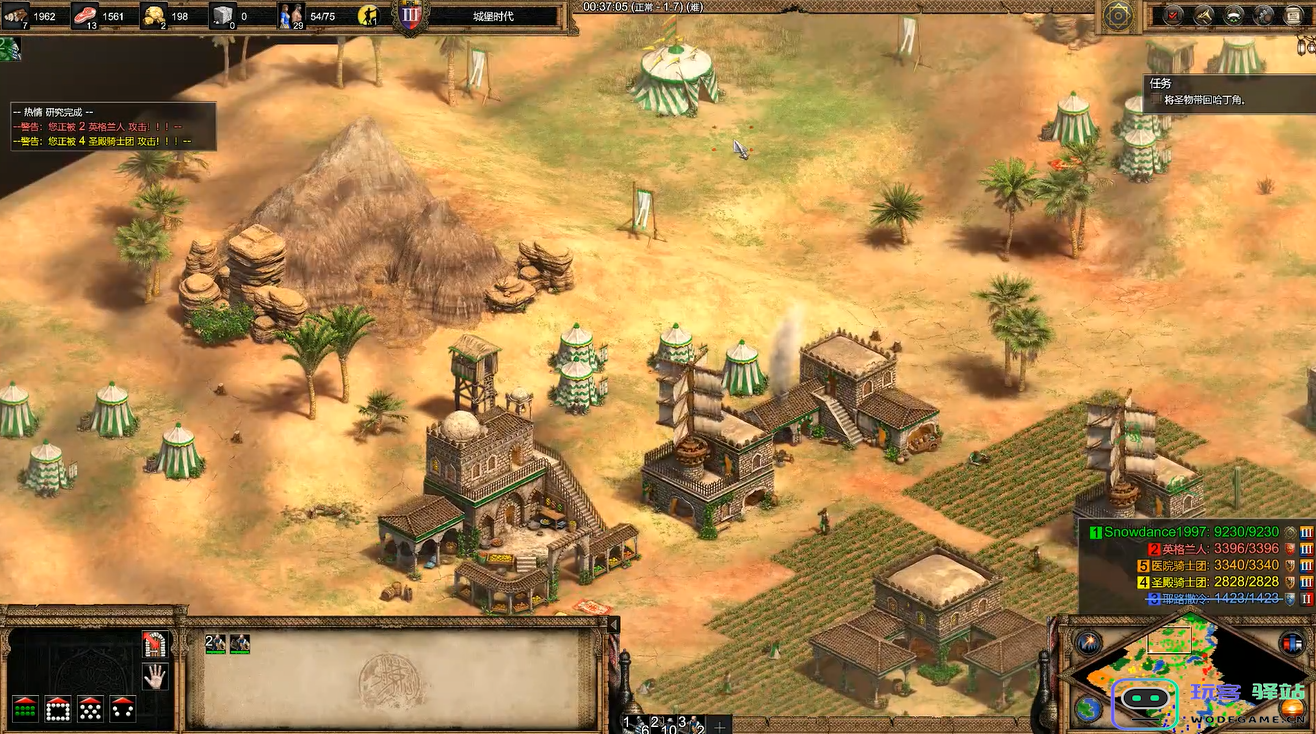Open objectives via the red checkmark icon
Viewport: 1316px width, 734px height.
(x=1174, y=15)
